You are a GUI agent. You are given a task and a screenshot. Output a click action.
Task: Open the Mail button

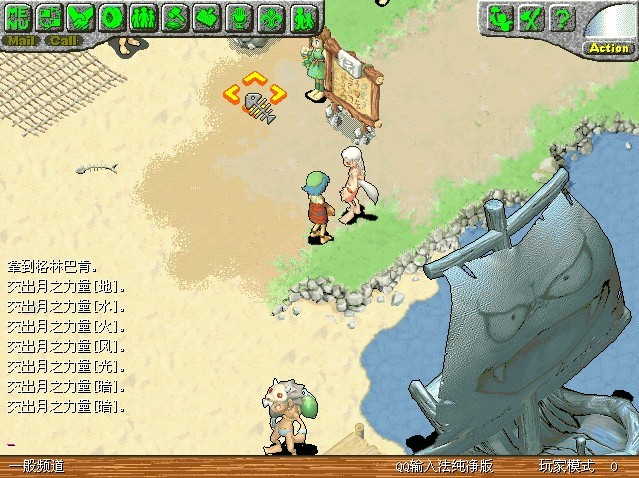point(20,41)
